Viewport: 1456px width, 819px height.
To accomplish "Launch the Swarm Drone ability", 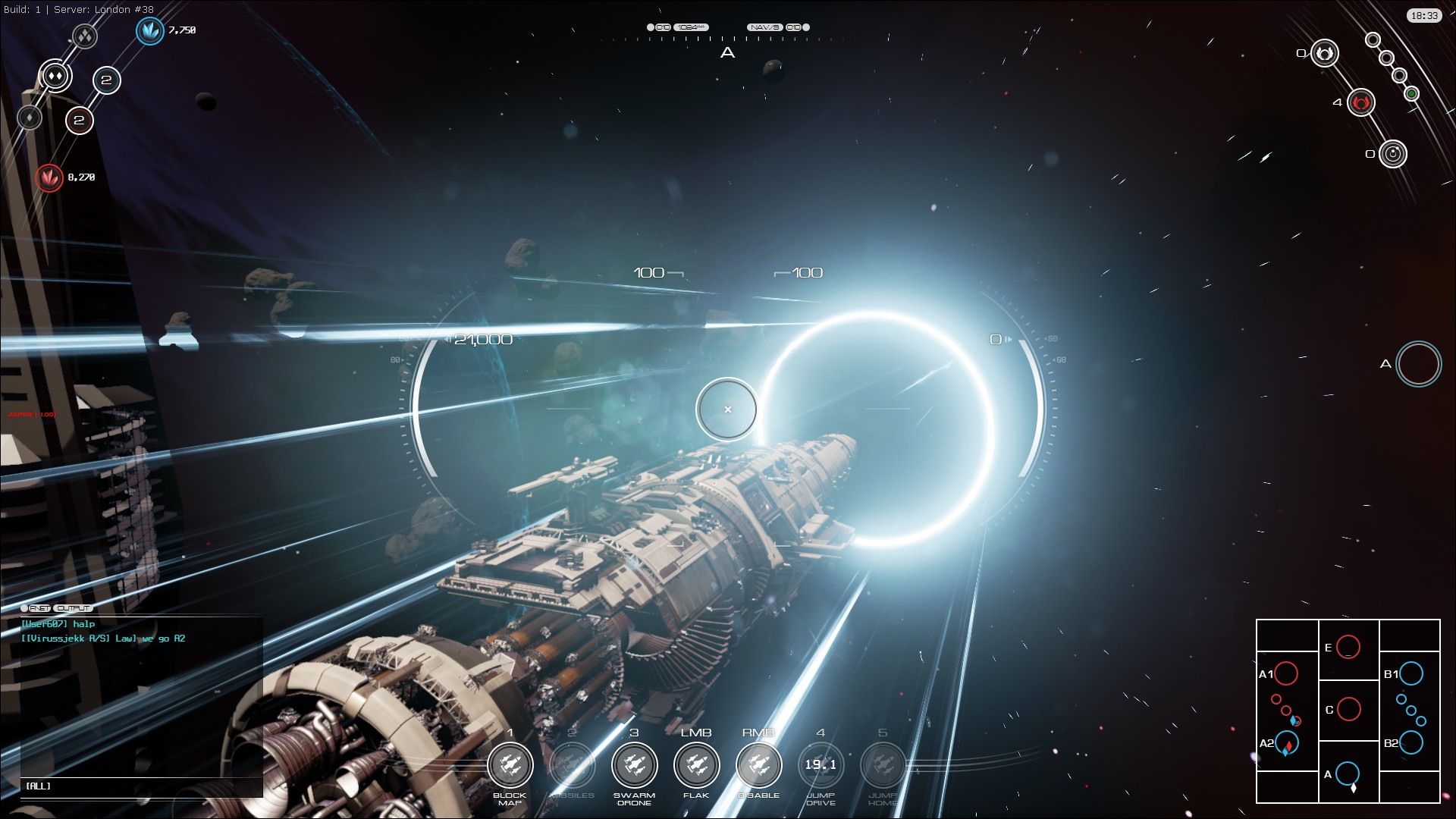I will 634,765.
